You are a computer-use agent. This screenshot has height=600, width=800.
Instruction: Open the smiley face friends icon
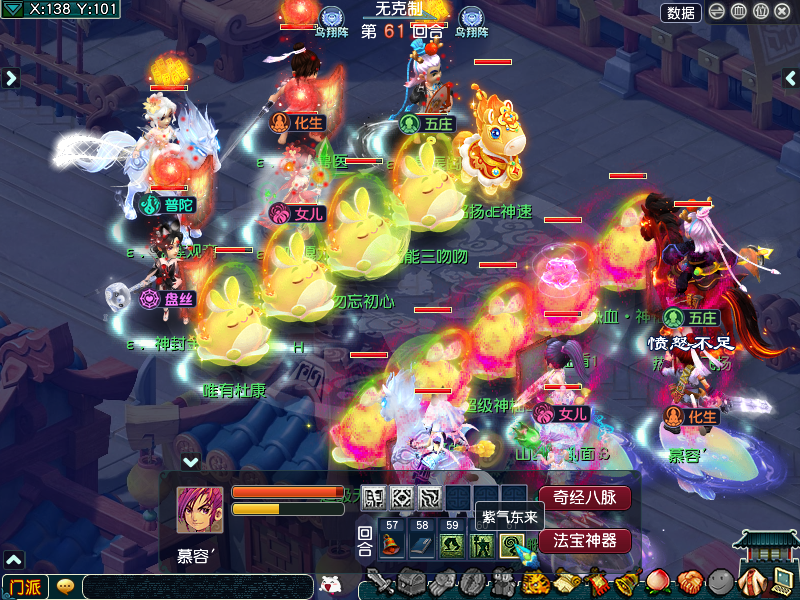(x=720, y=581)
